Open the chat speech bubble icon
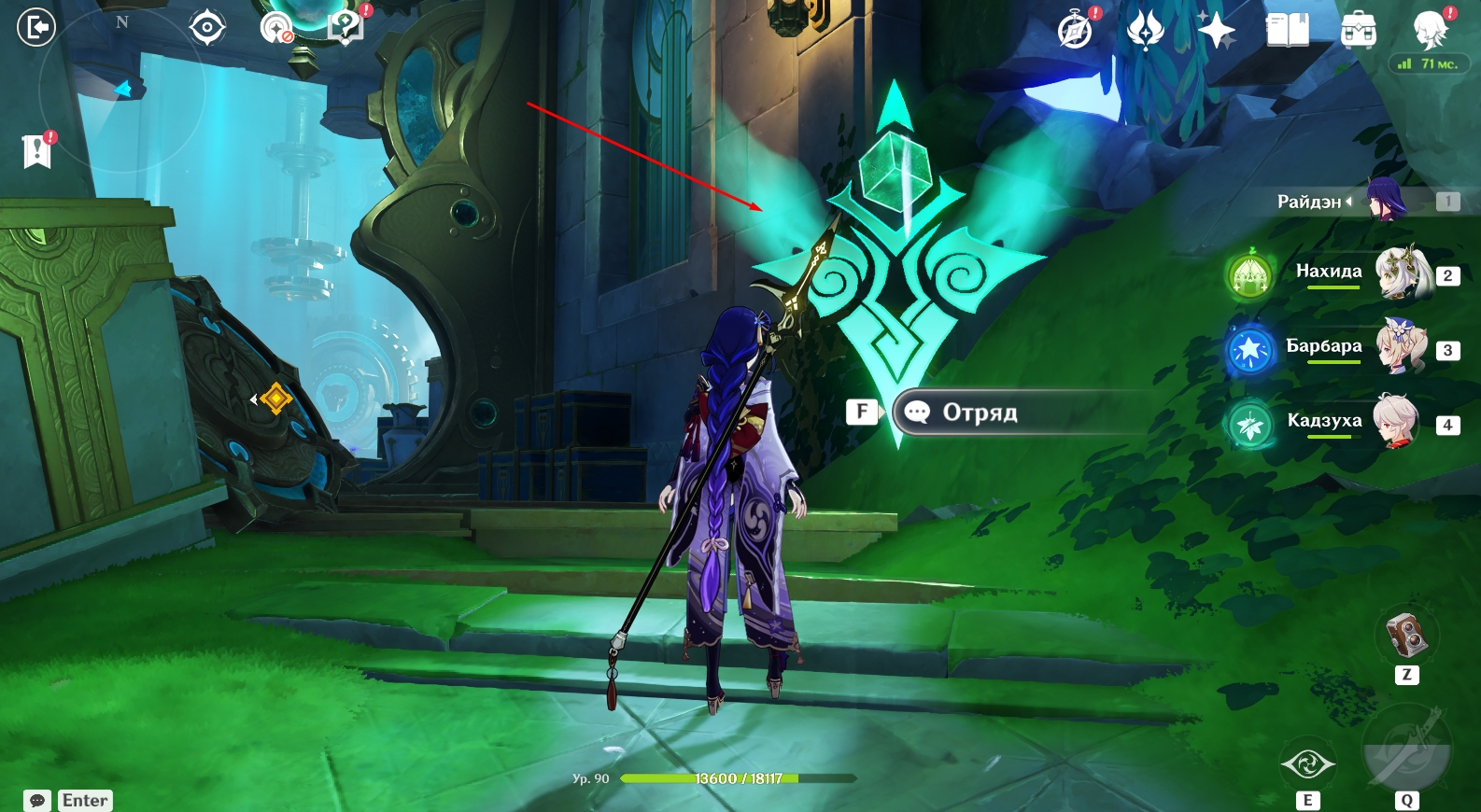Image resolution: width=1481 pixels, height=812 pixels. click(x=37, y=800)
